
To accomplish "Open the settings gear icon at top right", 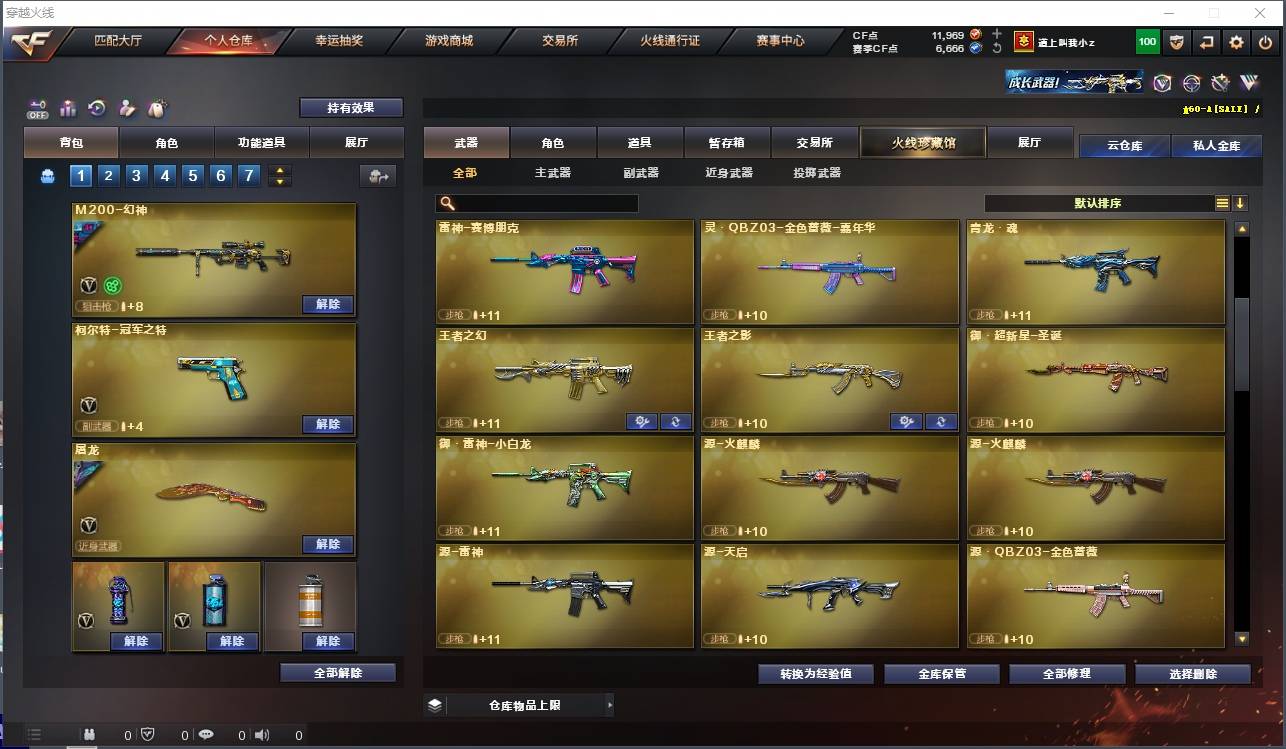I will tap(1236, 42).
